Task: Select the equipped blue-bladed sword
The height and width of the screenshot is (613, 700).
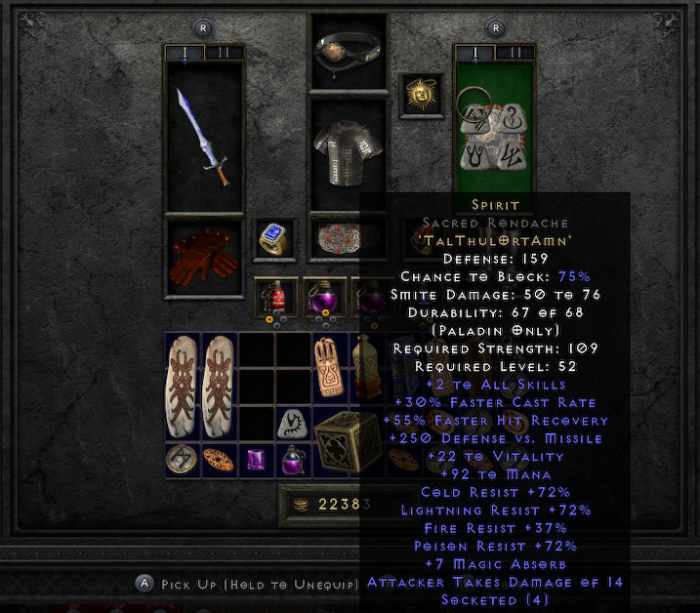Action: (x=203, y=137)
